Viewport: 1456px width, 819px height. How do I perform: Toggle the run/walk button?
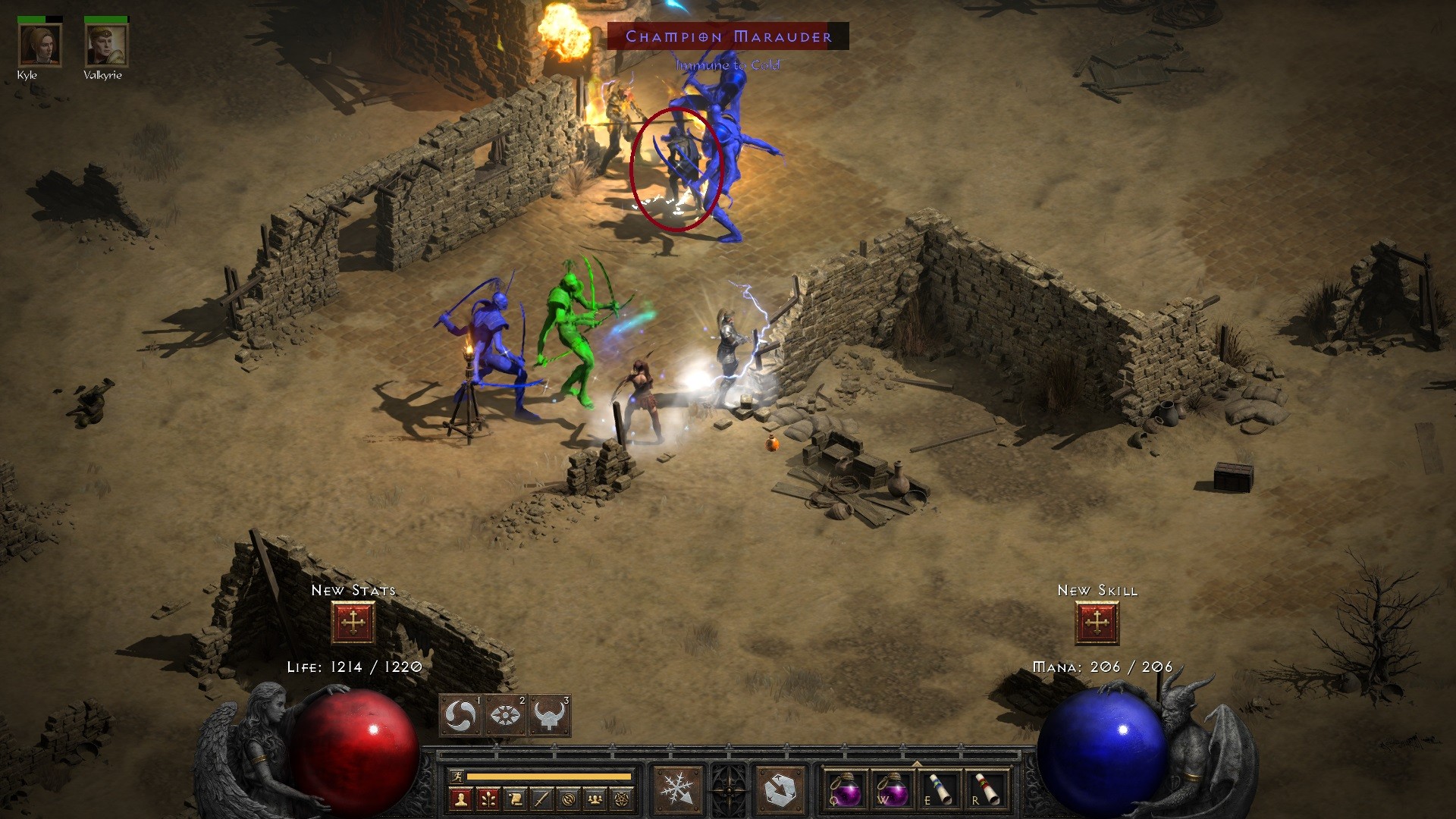pos(457,776)
